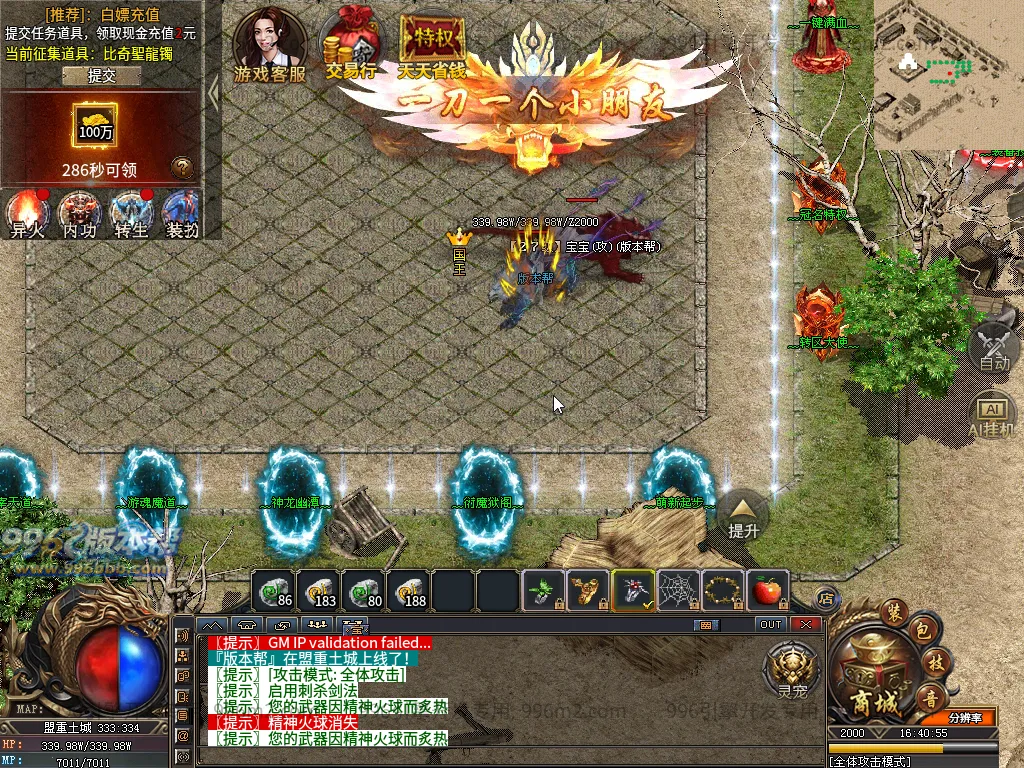Open the 内功 inner power menu
Viewport: 1024px width, 768px height.
[79, 212]
